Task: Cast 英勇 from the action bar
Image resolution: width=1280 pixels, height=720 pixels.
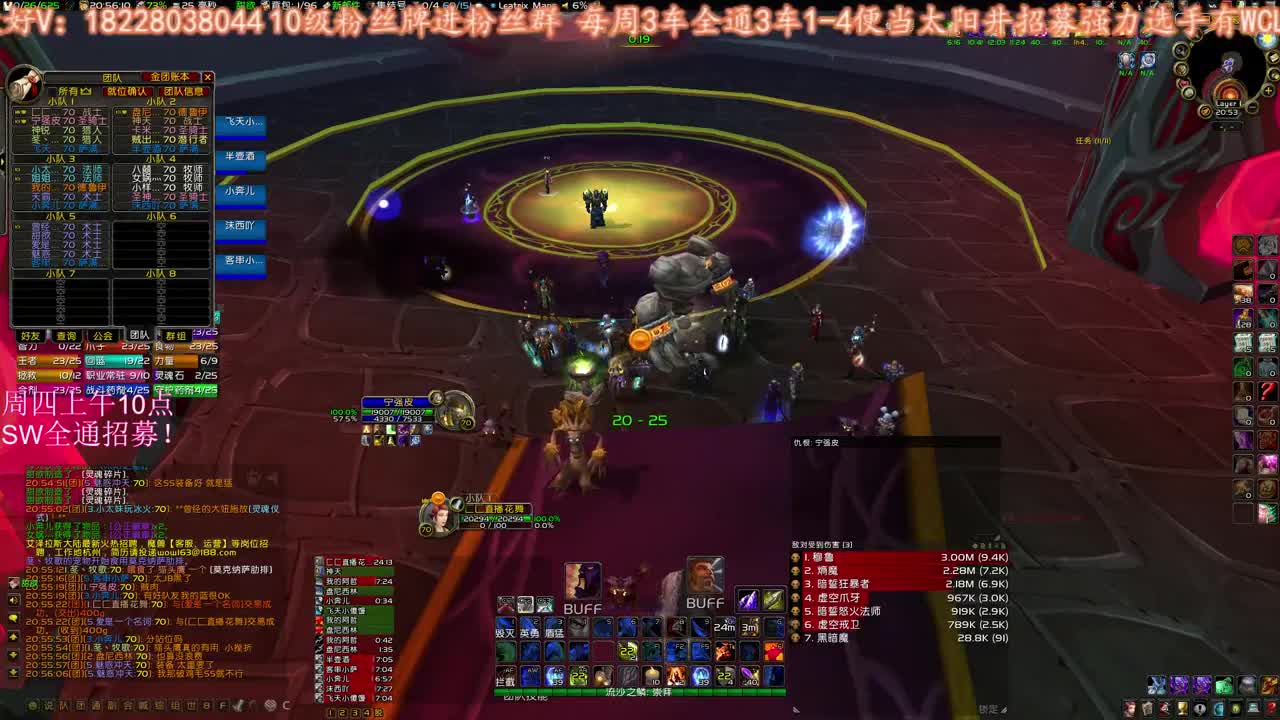Action: click(x=529, y=633)
